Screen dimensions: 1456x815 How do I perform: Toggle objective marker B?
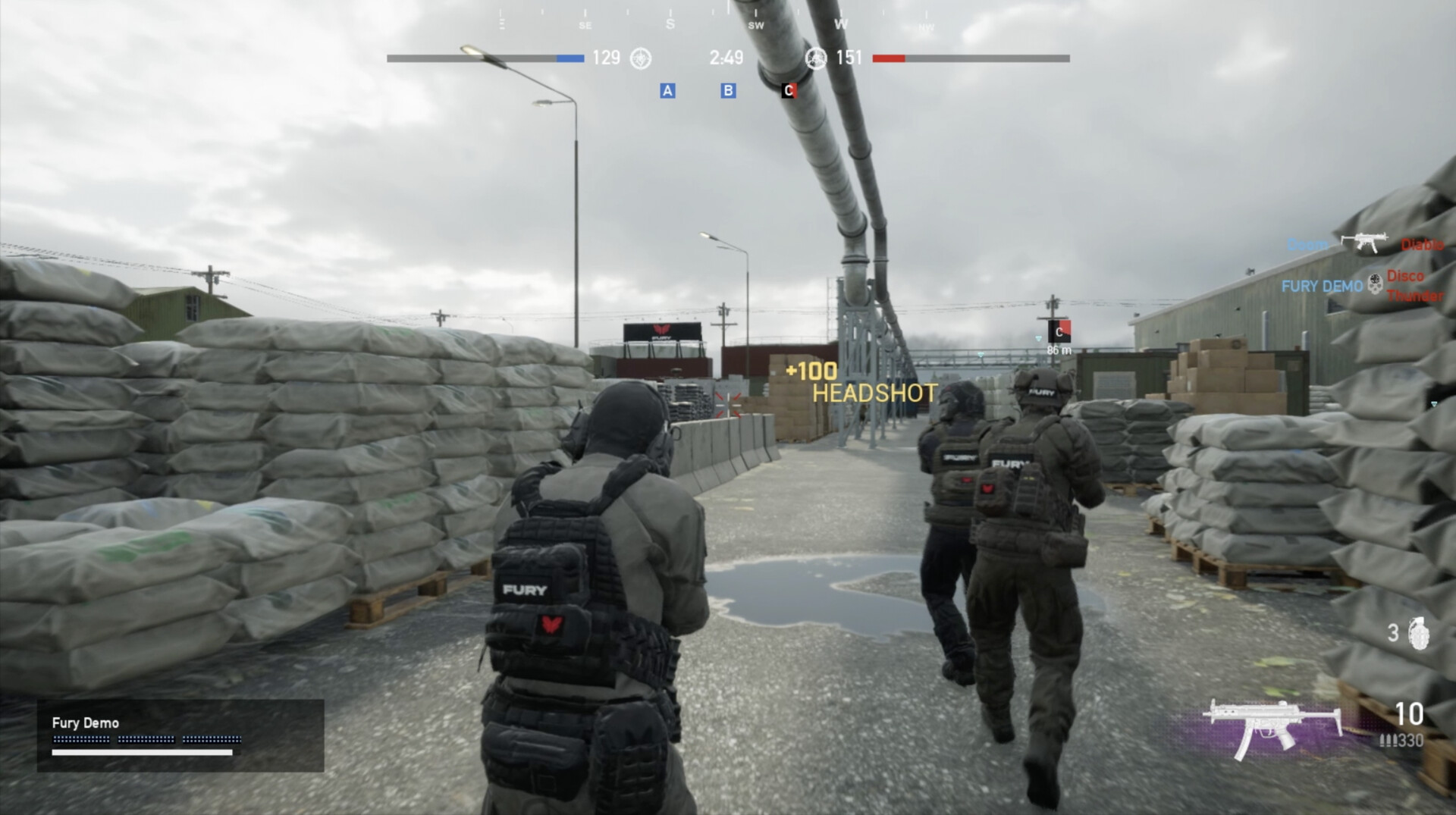coord(729,91)
